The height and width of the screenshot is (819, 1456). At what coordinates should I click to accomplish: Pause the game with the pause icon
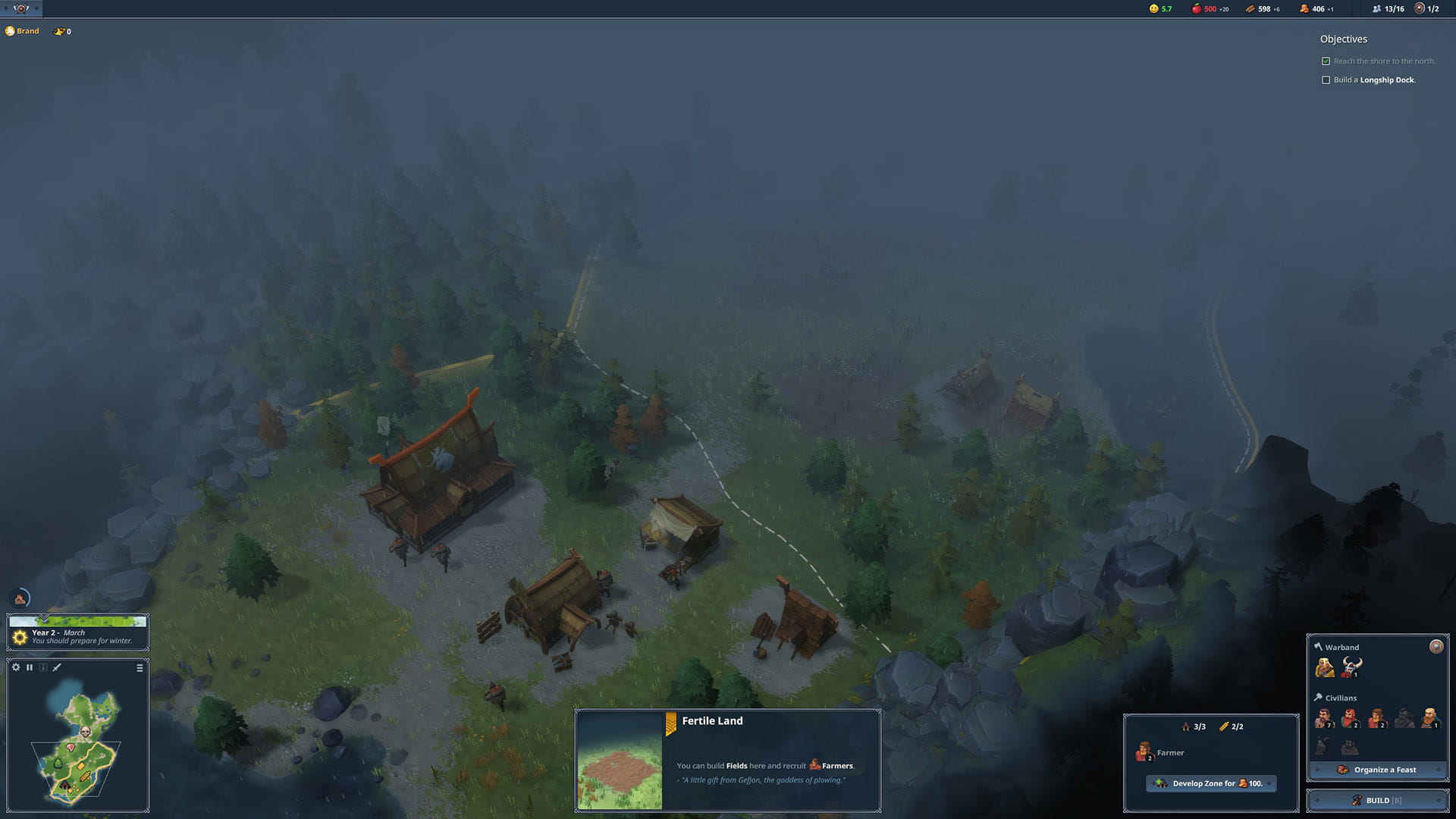point(30,667)
